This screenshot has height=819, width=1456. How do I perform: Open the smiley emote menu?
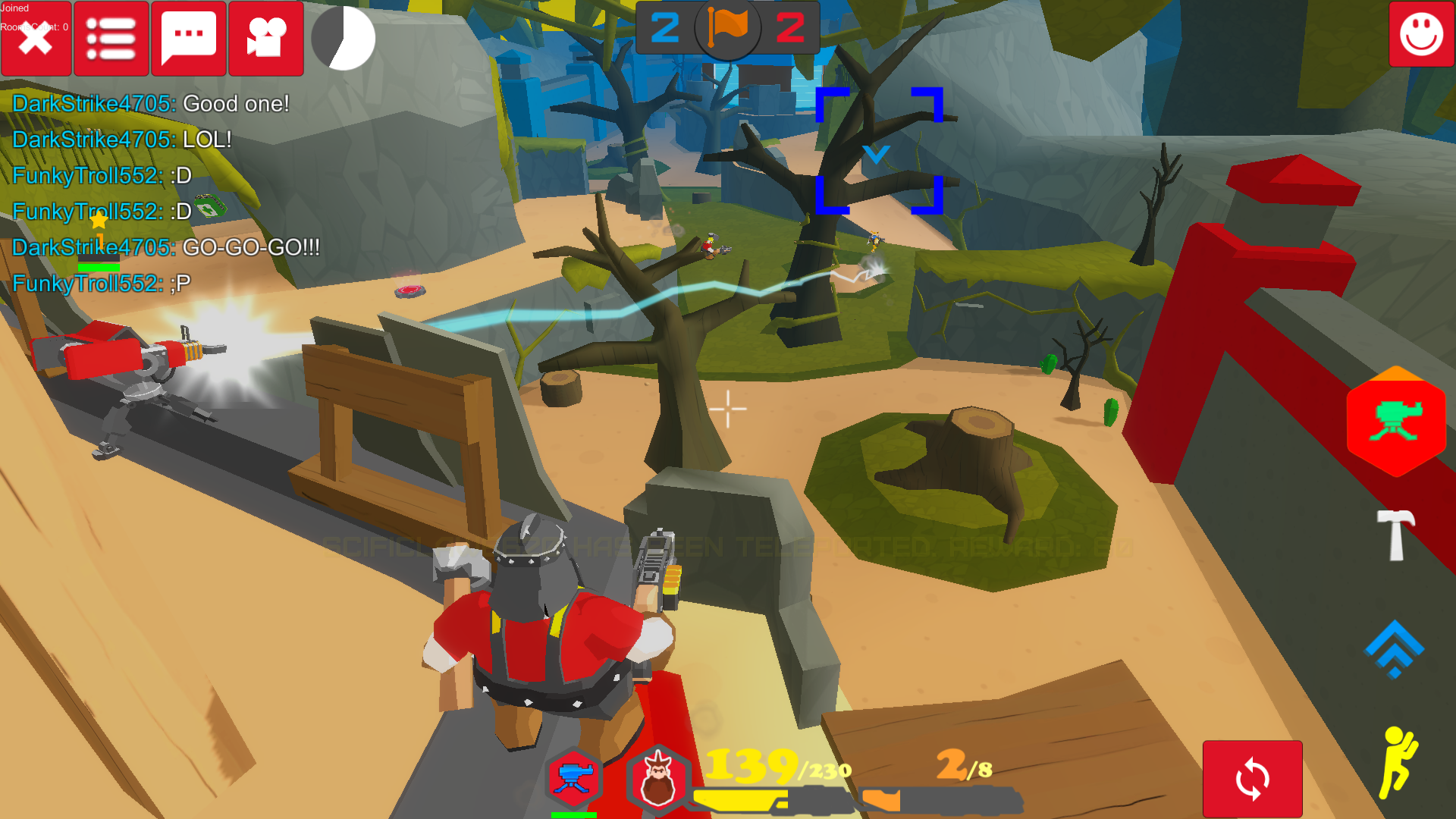pyautogui.click(x=1420, y=33)
